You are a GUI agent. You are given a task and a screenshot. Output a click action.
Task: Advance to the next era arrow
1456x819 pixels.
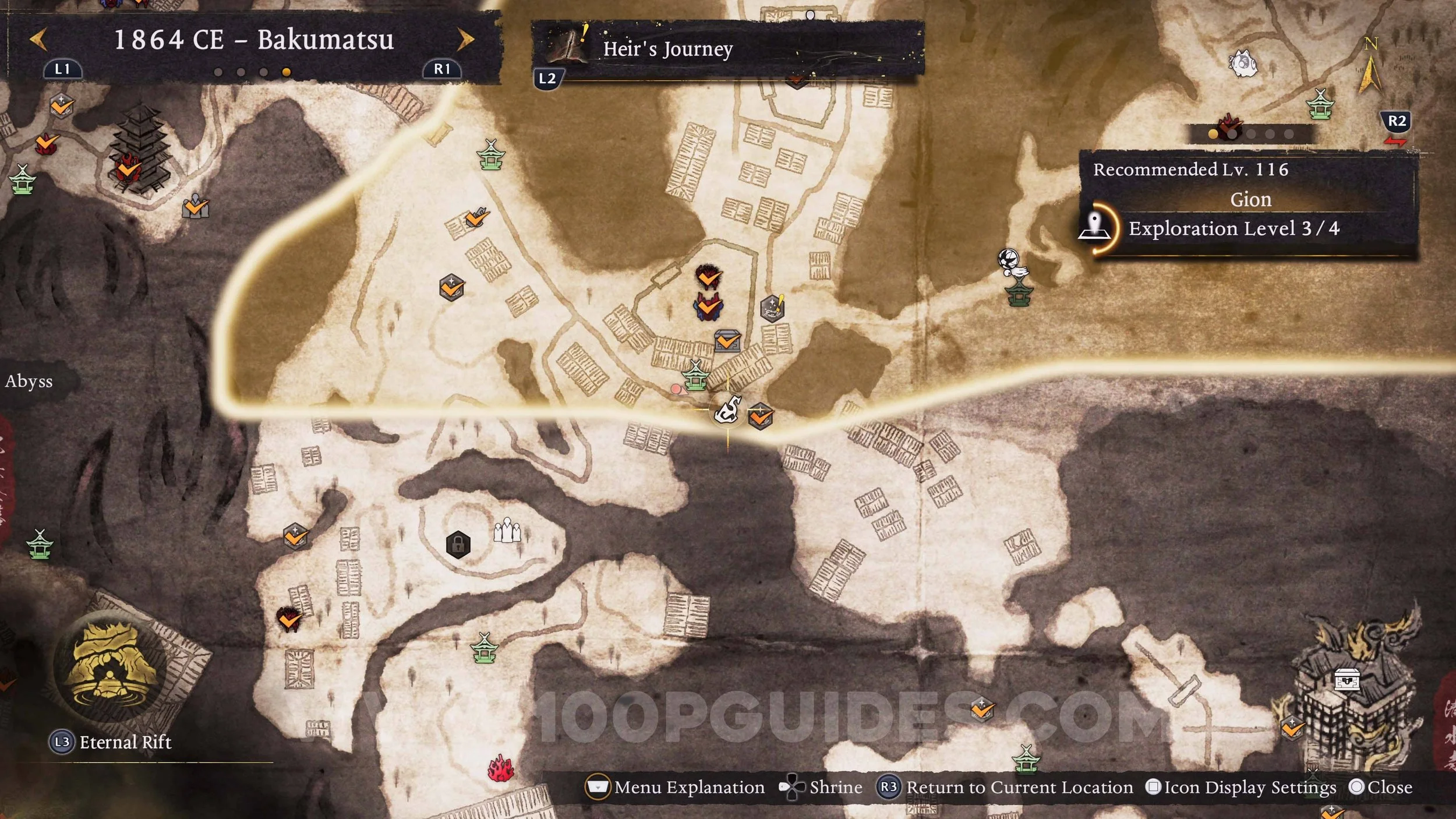465,40
